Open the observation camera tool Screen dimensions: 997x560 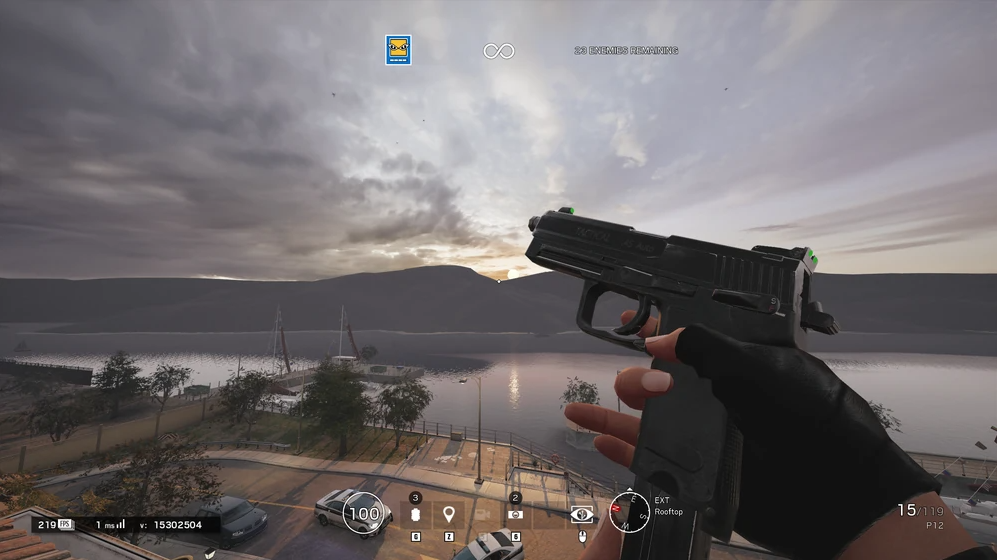[482, 514]
